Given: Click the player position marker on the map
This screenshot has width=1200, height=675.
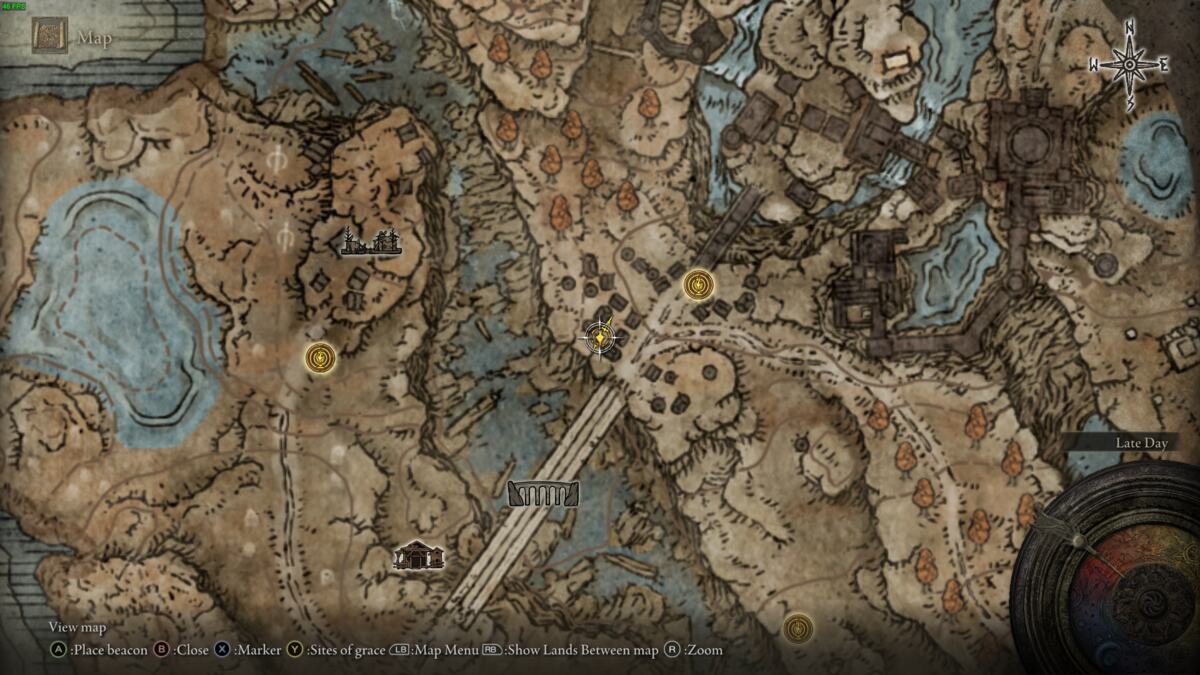Looking at the screenshot, I should [600, 337].
